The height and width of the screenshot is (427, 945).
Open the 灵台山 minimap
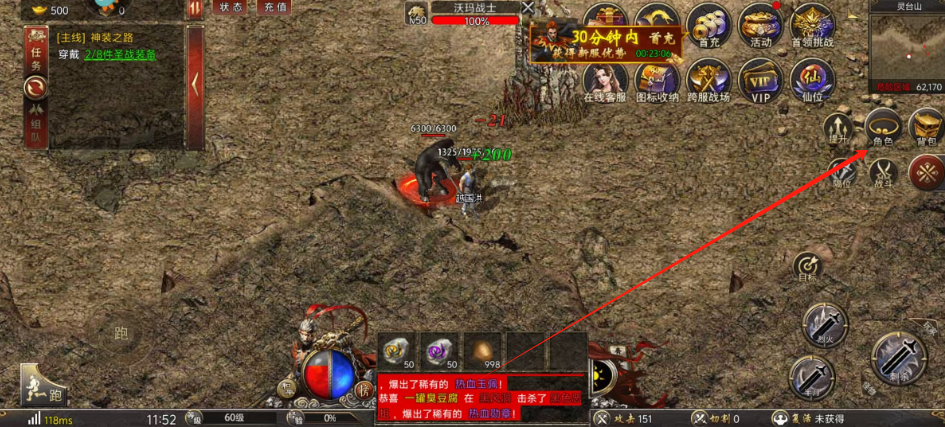906,50
